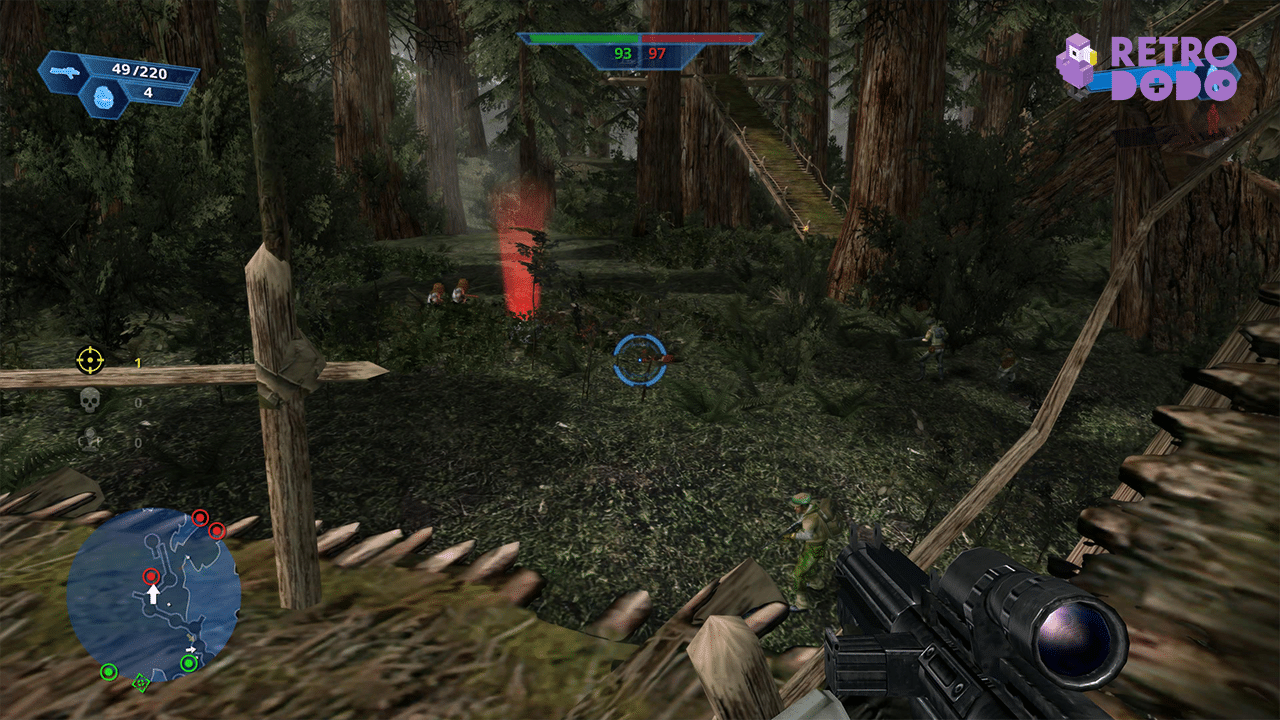
Task: Toggle the topmost red command post on the minimap
Action: (x=199, y=518)
